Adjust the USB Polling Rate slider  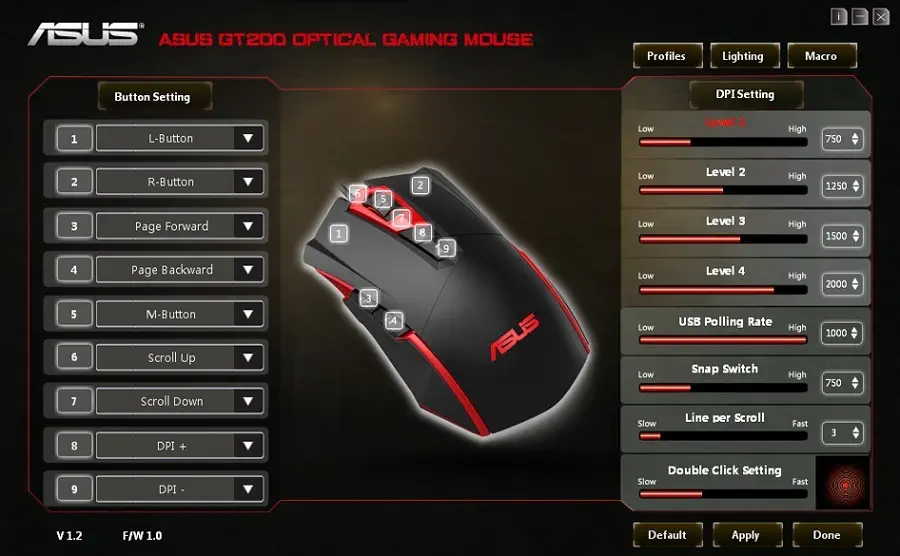tap(722, 340)
